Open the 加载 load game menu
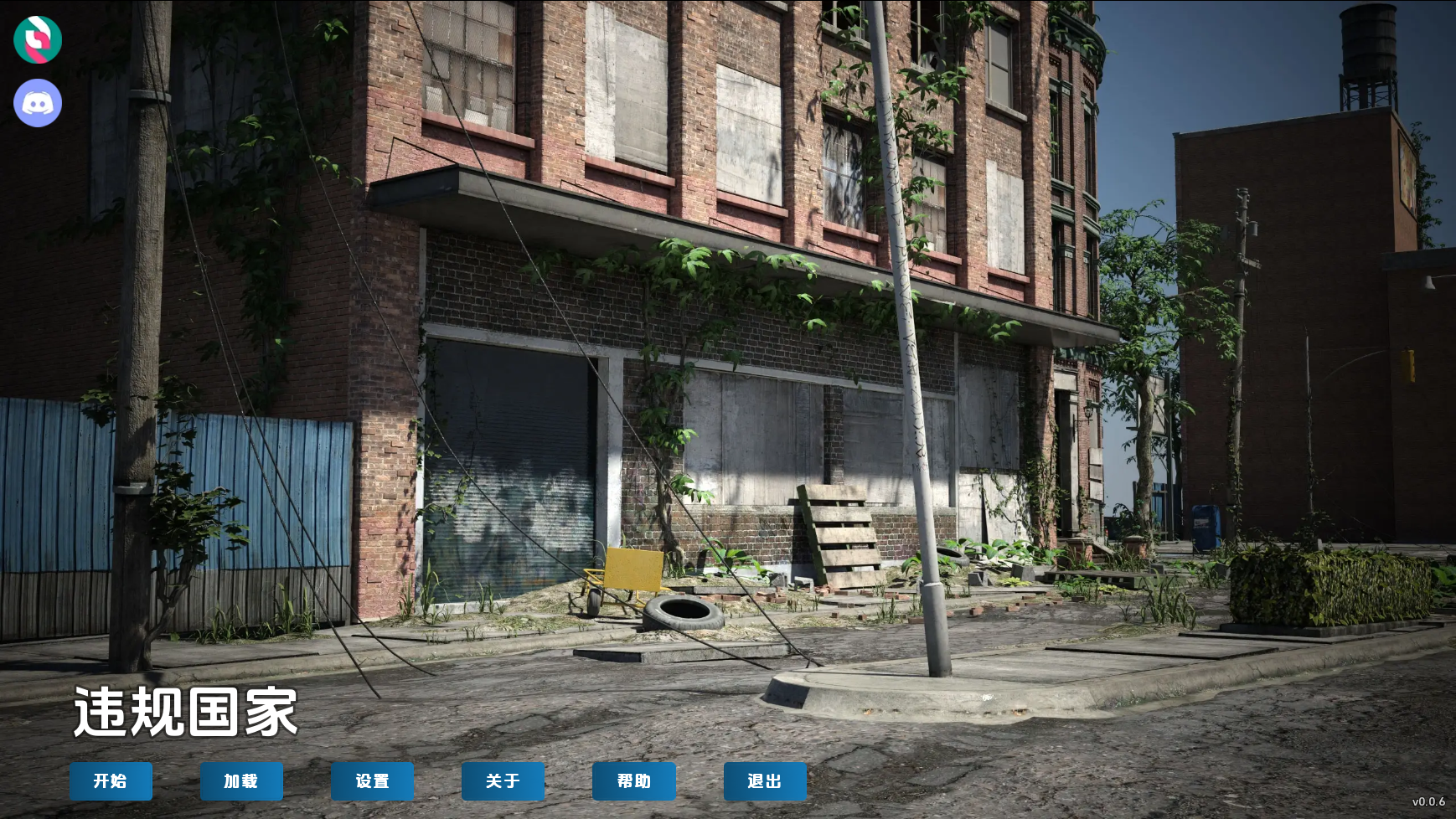This screenshot has width=1456, height=819. point(241,780)
